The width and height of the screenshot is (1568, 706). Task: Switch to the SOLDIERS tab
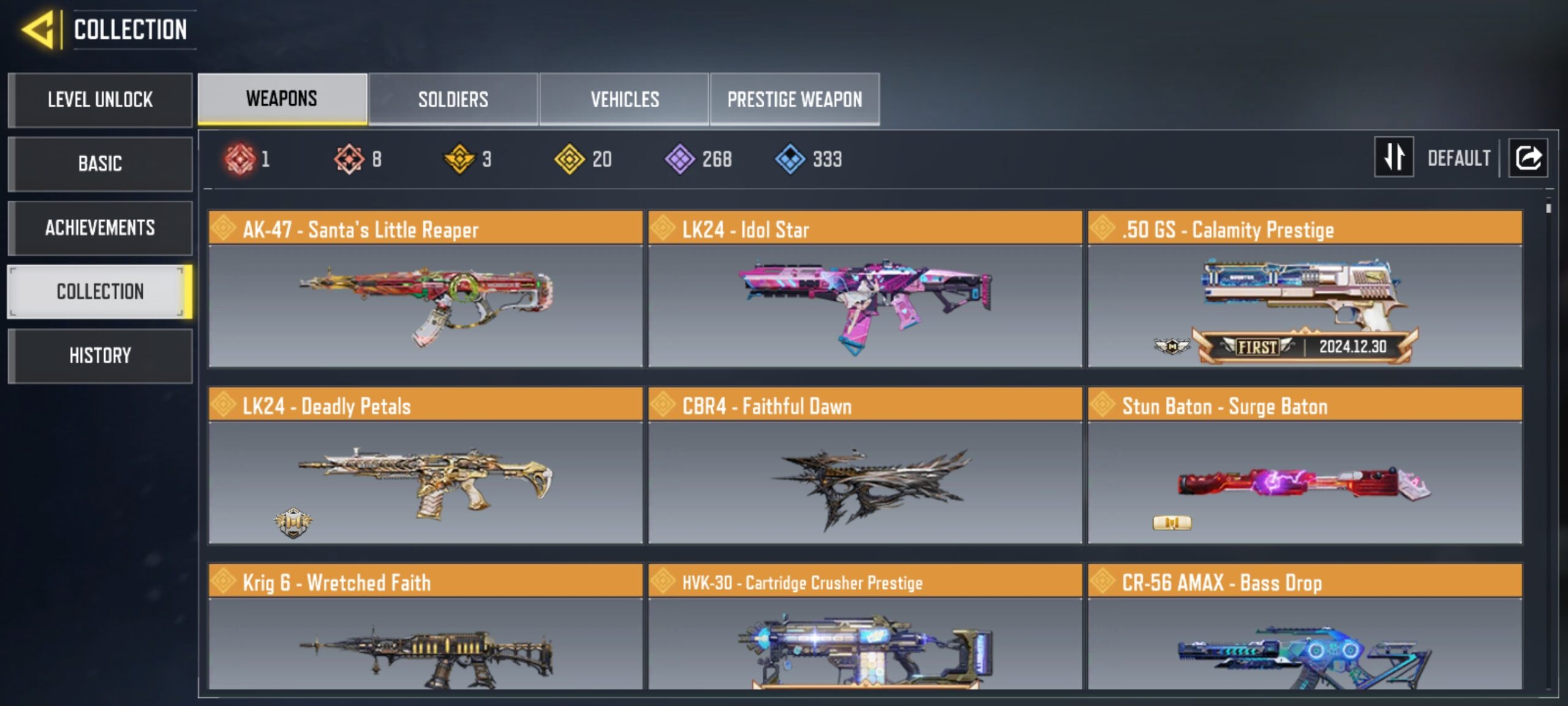click(453, 99)
